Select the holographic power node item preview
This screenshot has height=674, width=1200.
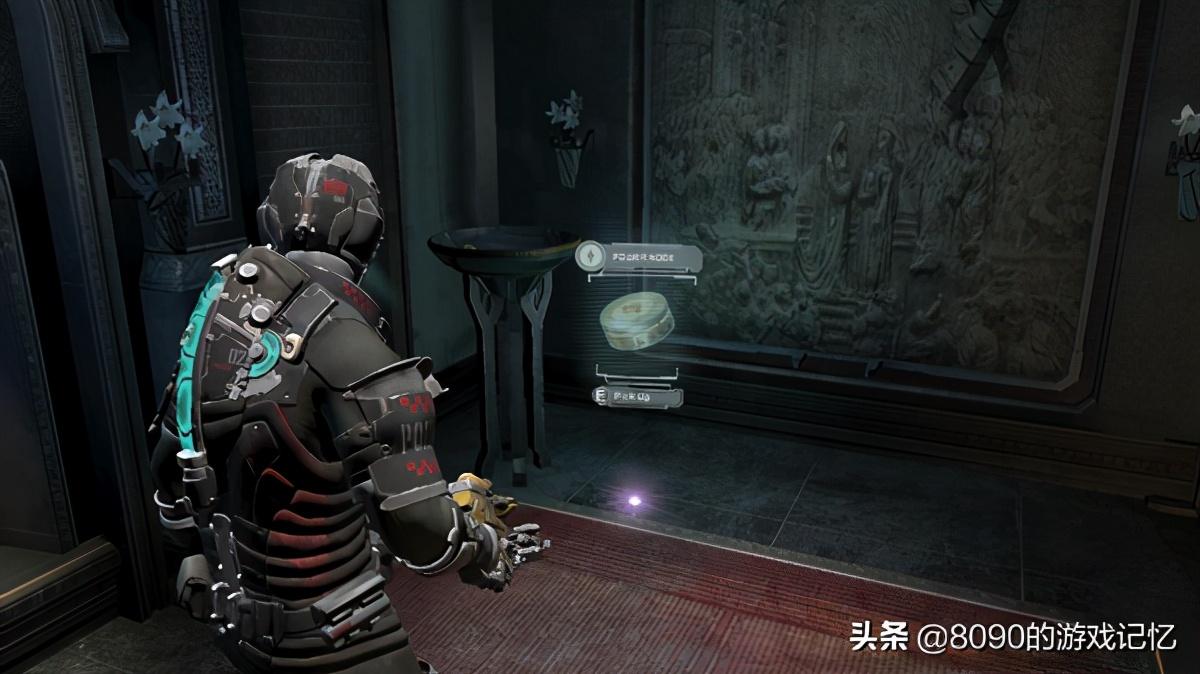point(637,318)
